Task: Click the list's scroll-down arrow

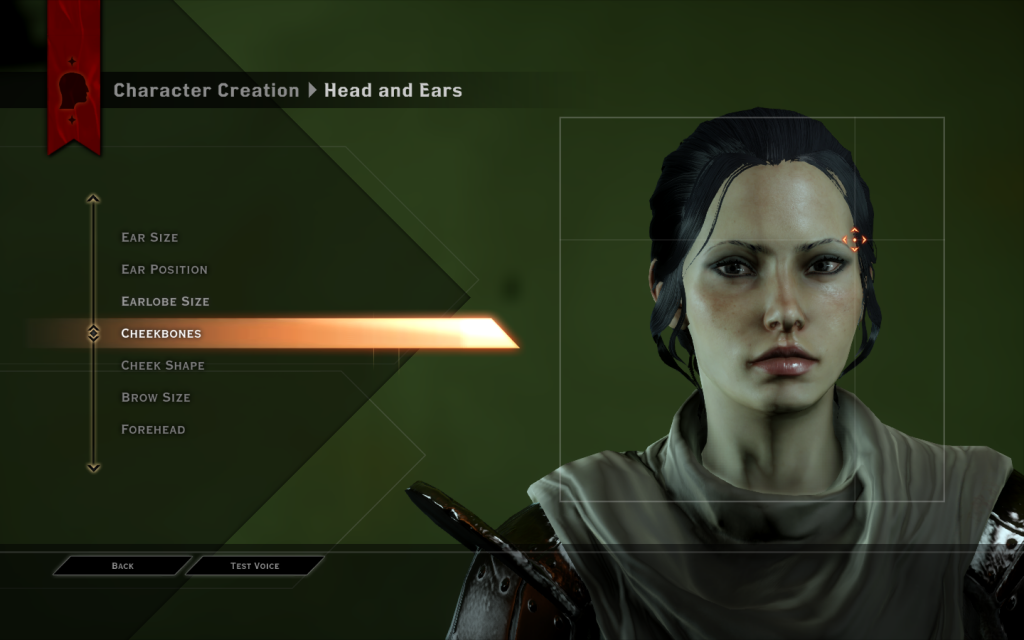Action: 93,467
